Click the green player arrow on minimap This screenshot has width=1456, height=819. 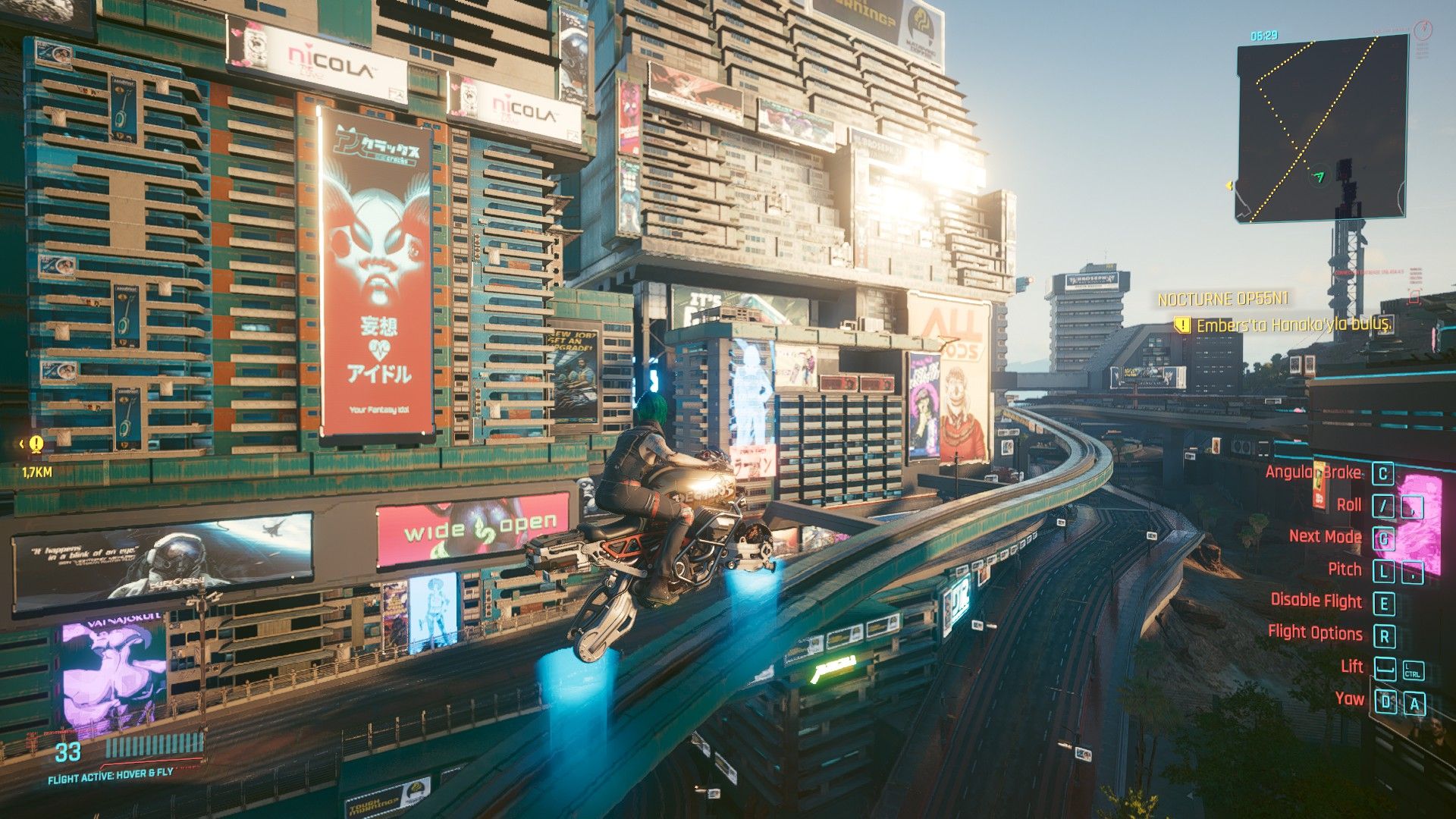coord(1319,177)
